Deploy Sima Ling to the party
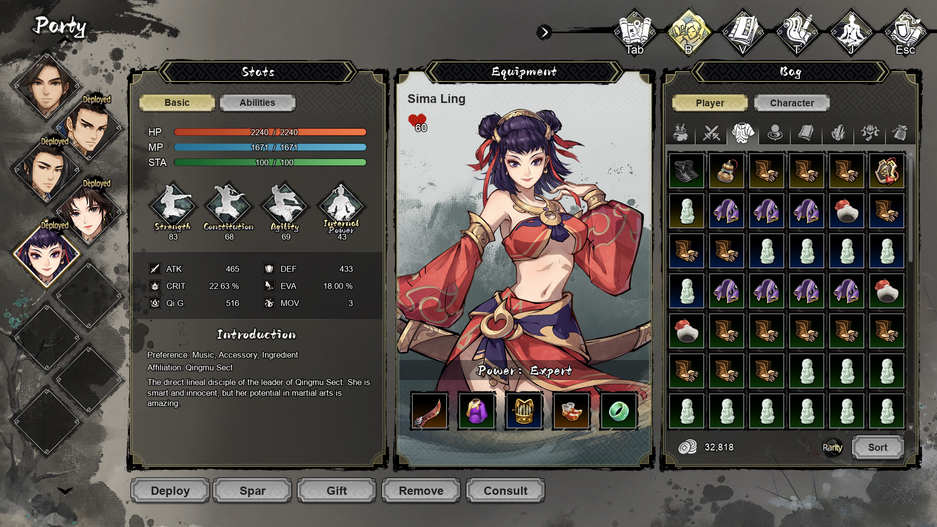Screen dimensions: 937x527 [170, 491]
